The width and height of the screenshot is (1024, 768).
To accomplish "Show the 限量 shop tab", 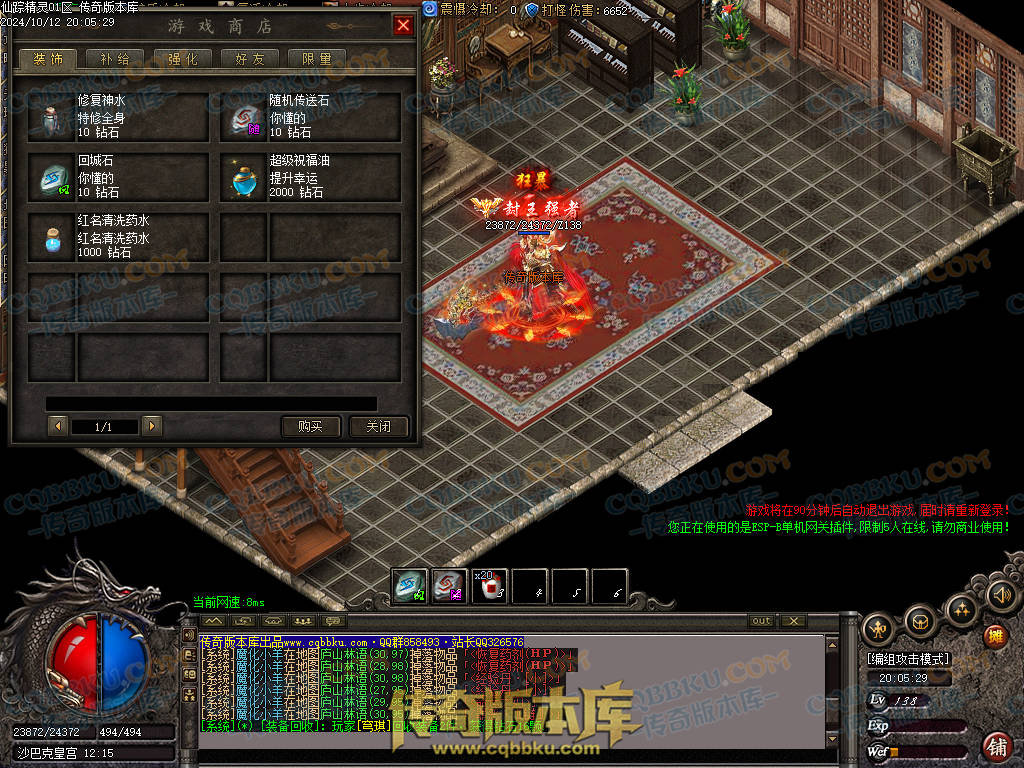I will (316, 59).
